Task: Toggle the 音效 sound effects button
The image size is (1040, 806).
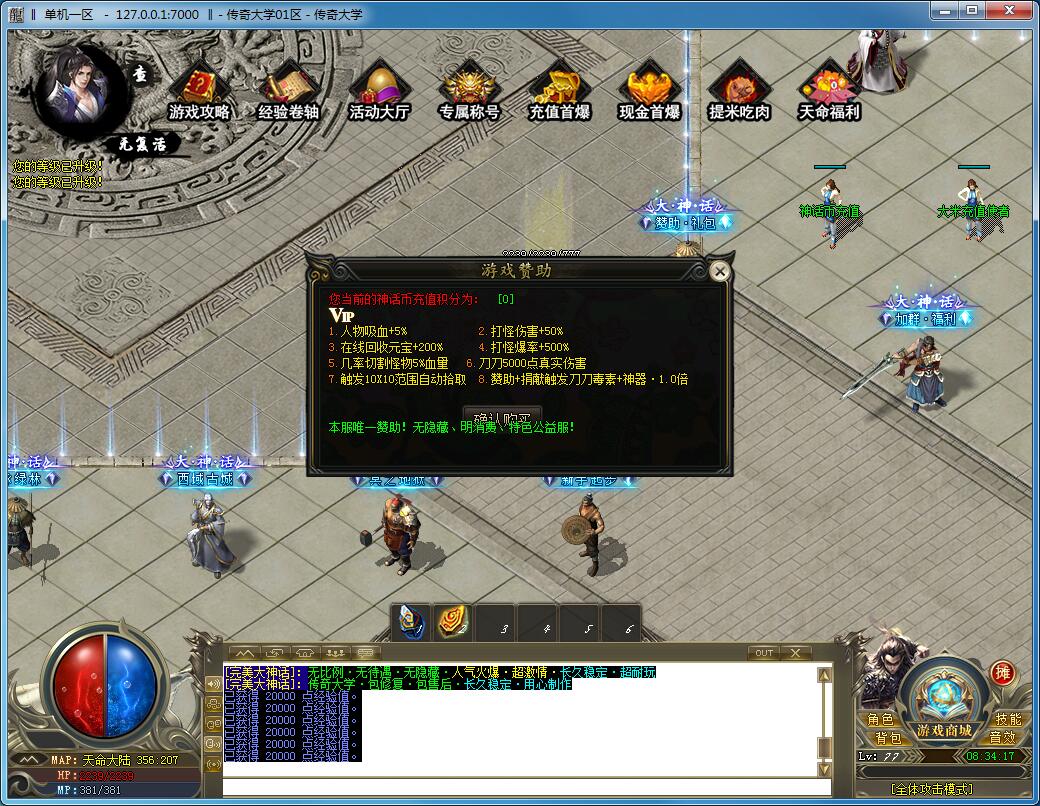Action: [x=1002, y=738]
